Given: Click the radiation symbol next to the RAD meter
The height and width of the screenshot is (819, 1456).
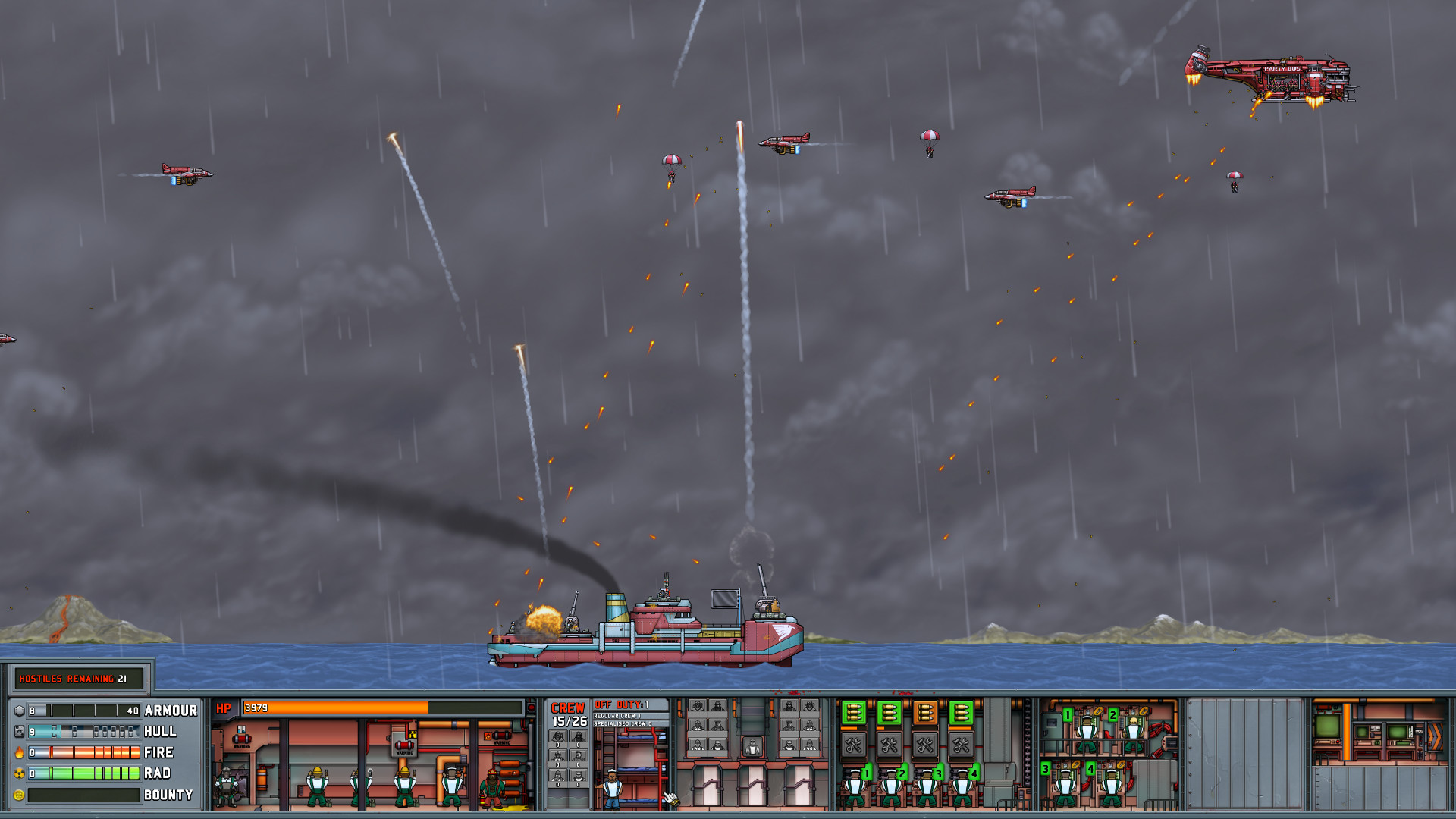Looking at the screenshot, I should 18,774.
